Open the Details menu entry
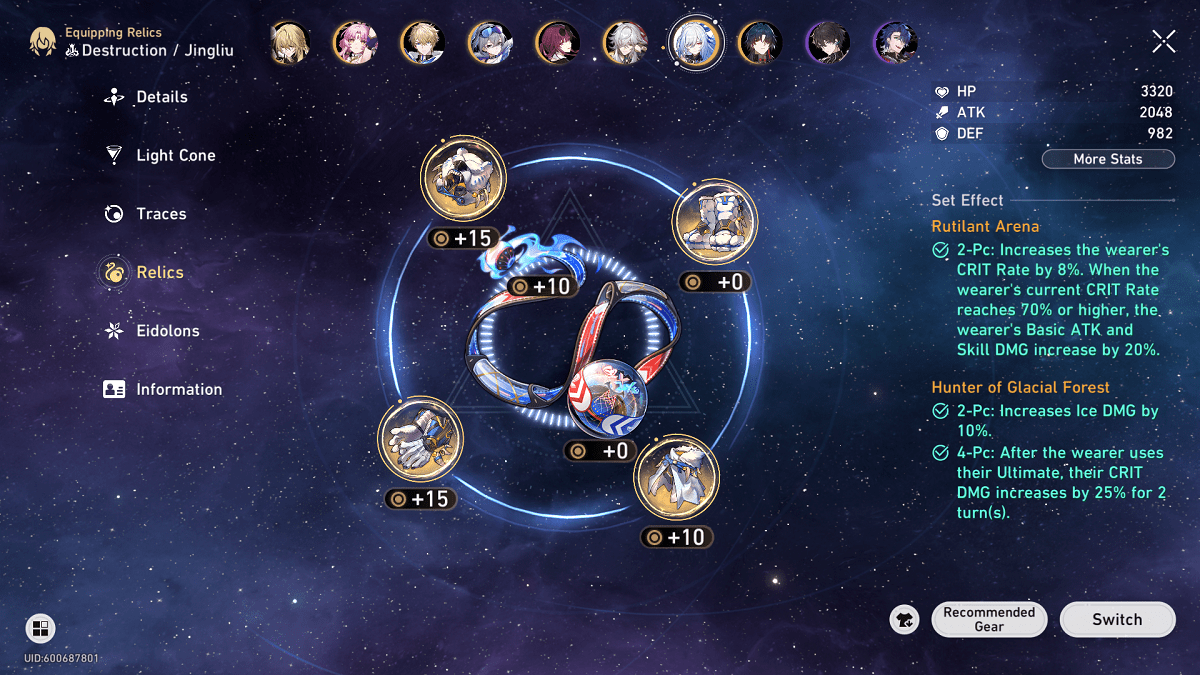The image size is (1200, 675). 160,97
